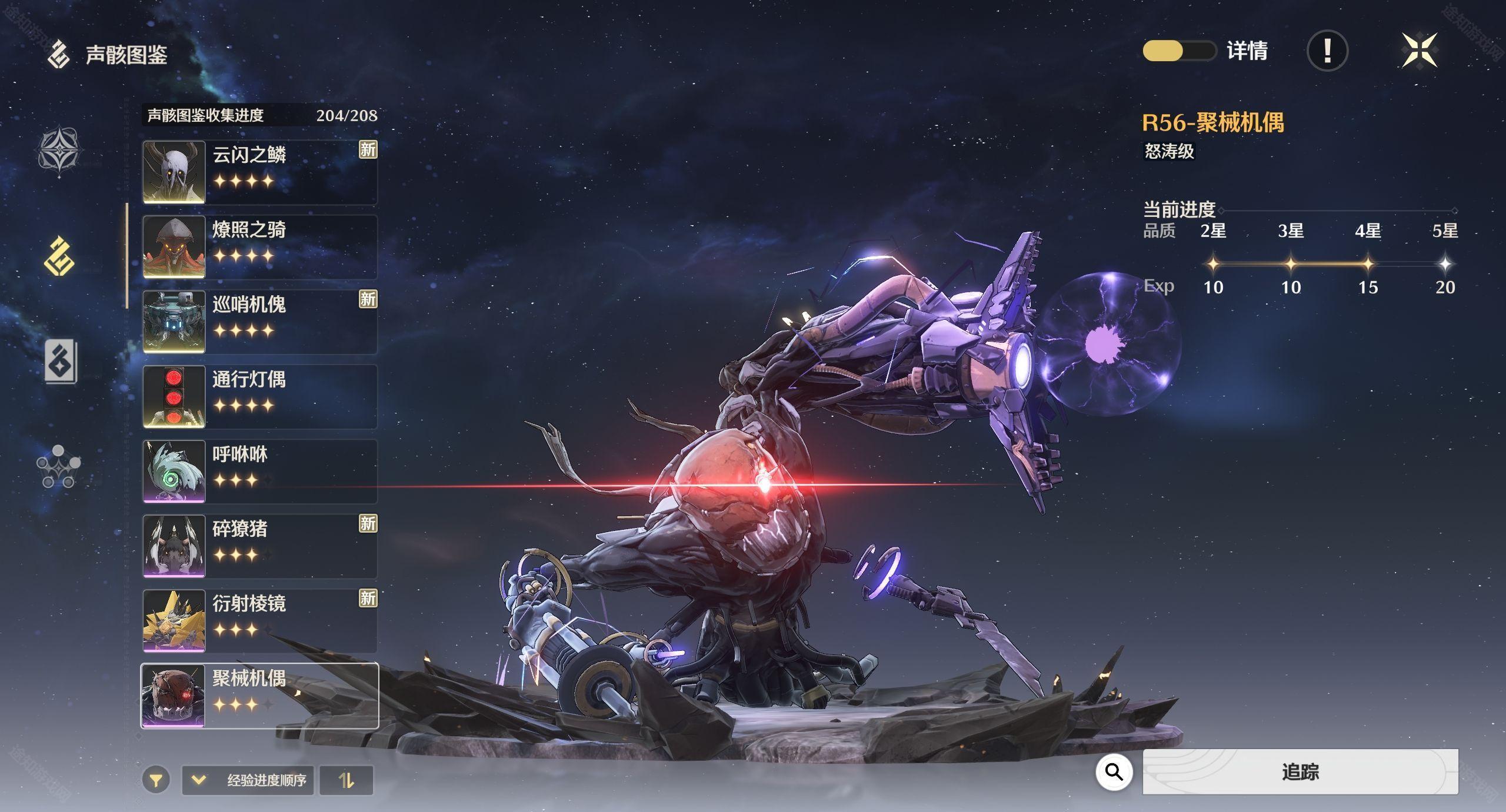The height and width of the screenshot is (812, 1506).
Task: Close the 声骸图鉴 screen
Action: 1419,51
